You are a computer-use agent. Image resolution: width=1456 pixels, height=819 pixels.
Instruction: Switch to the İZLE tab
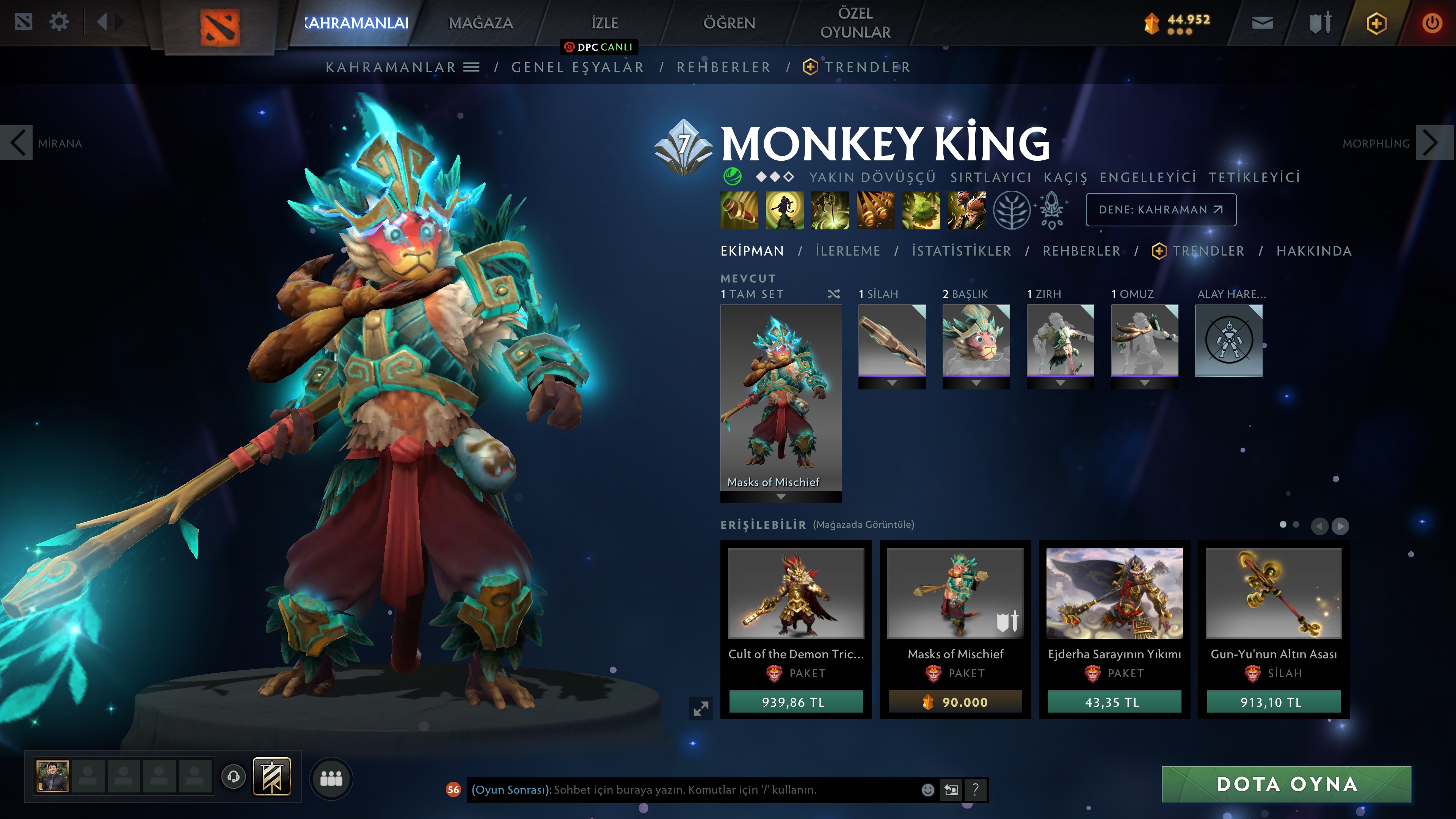[x=604, y=23]
